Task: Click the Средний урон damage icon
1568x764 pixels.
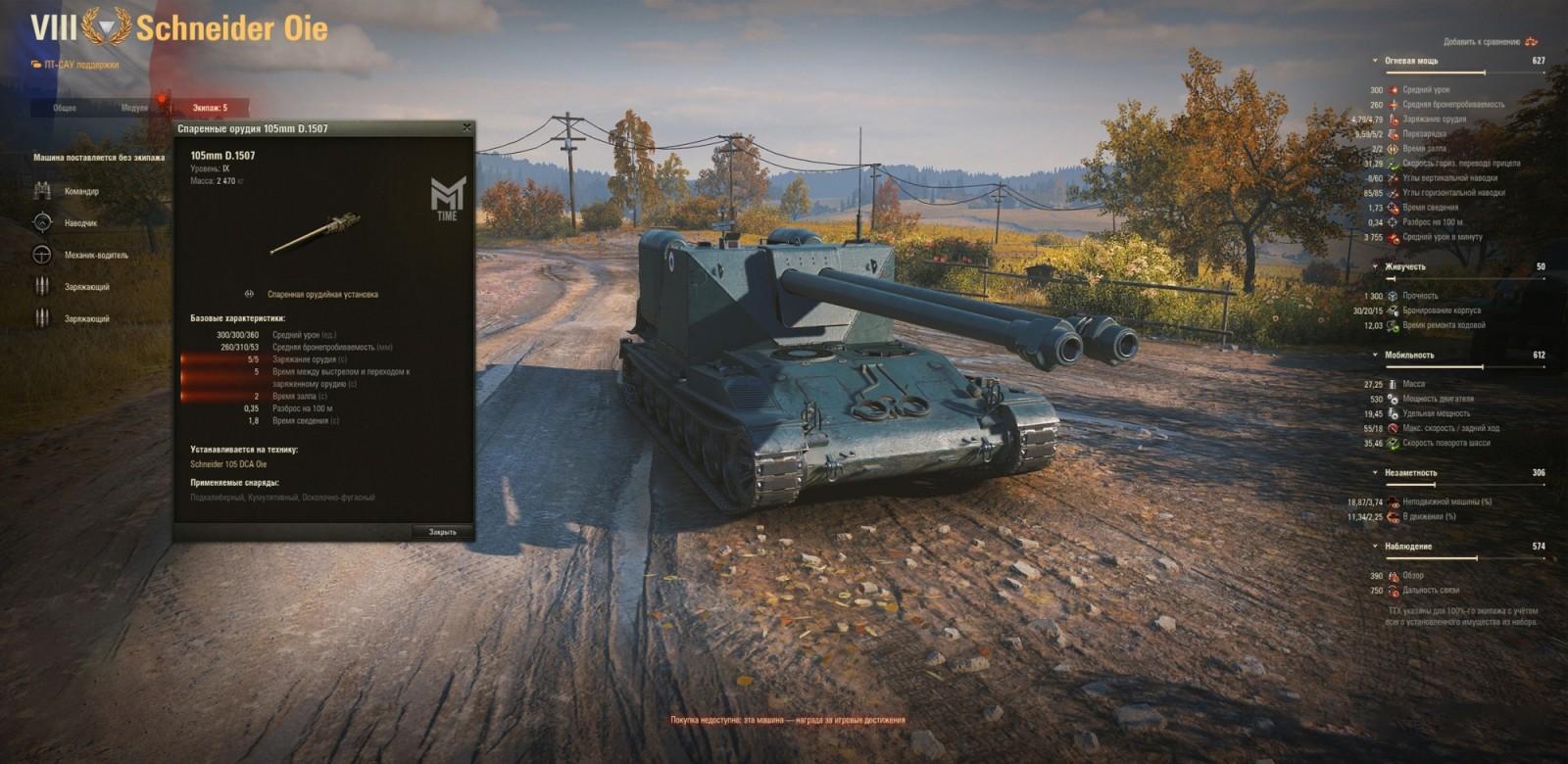Action: click(1394, 89)
